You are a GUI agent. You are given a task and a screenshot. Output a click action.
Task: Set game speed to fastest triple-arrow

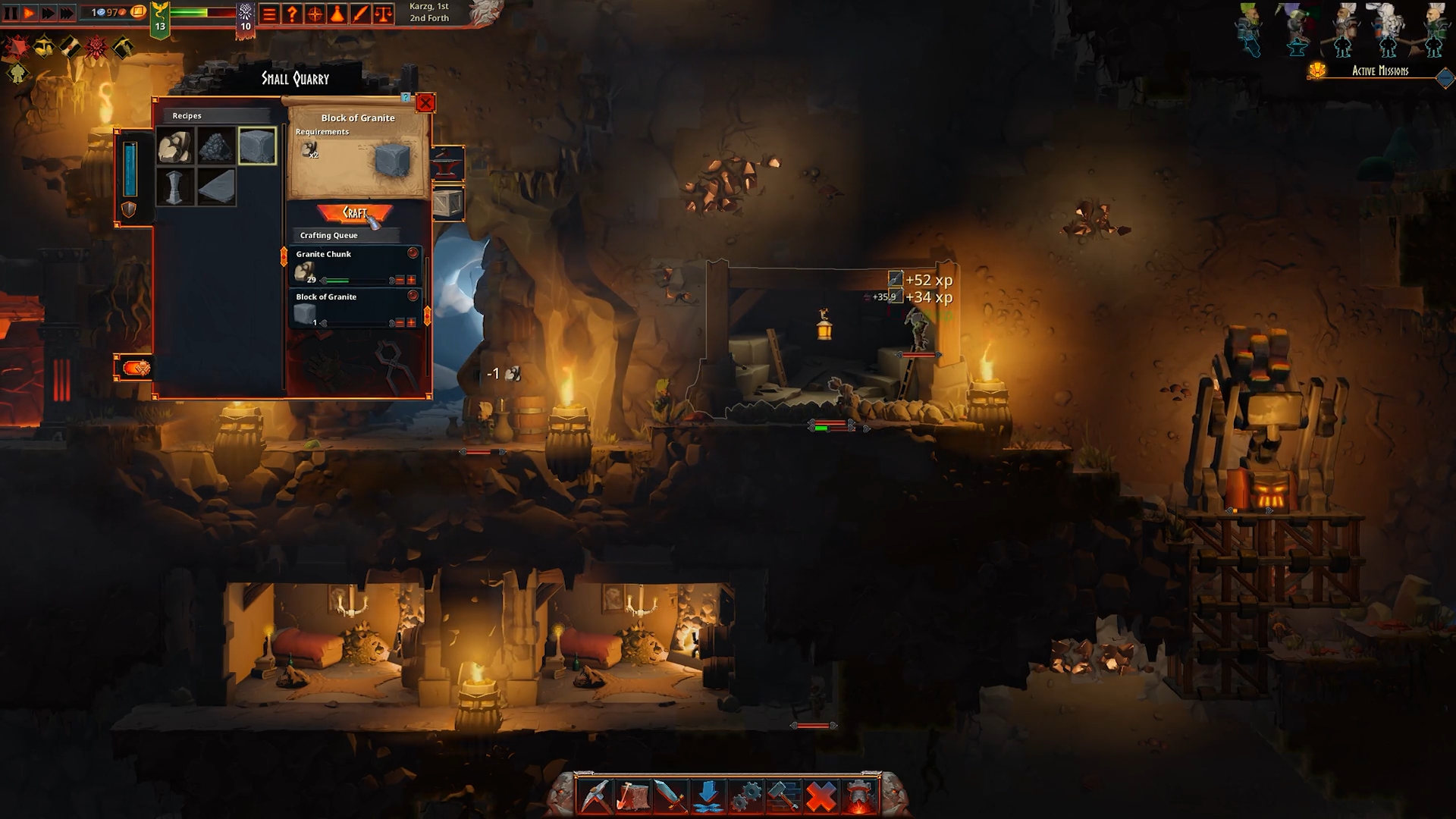point(67,13)
